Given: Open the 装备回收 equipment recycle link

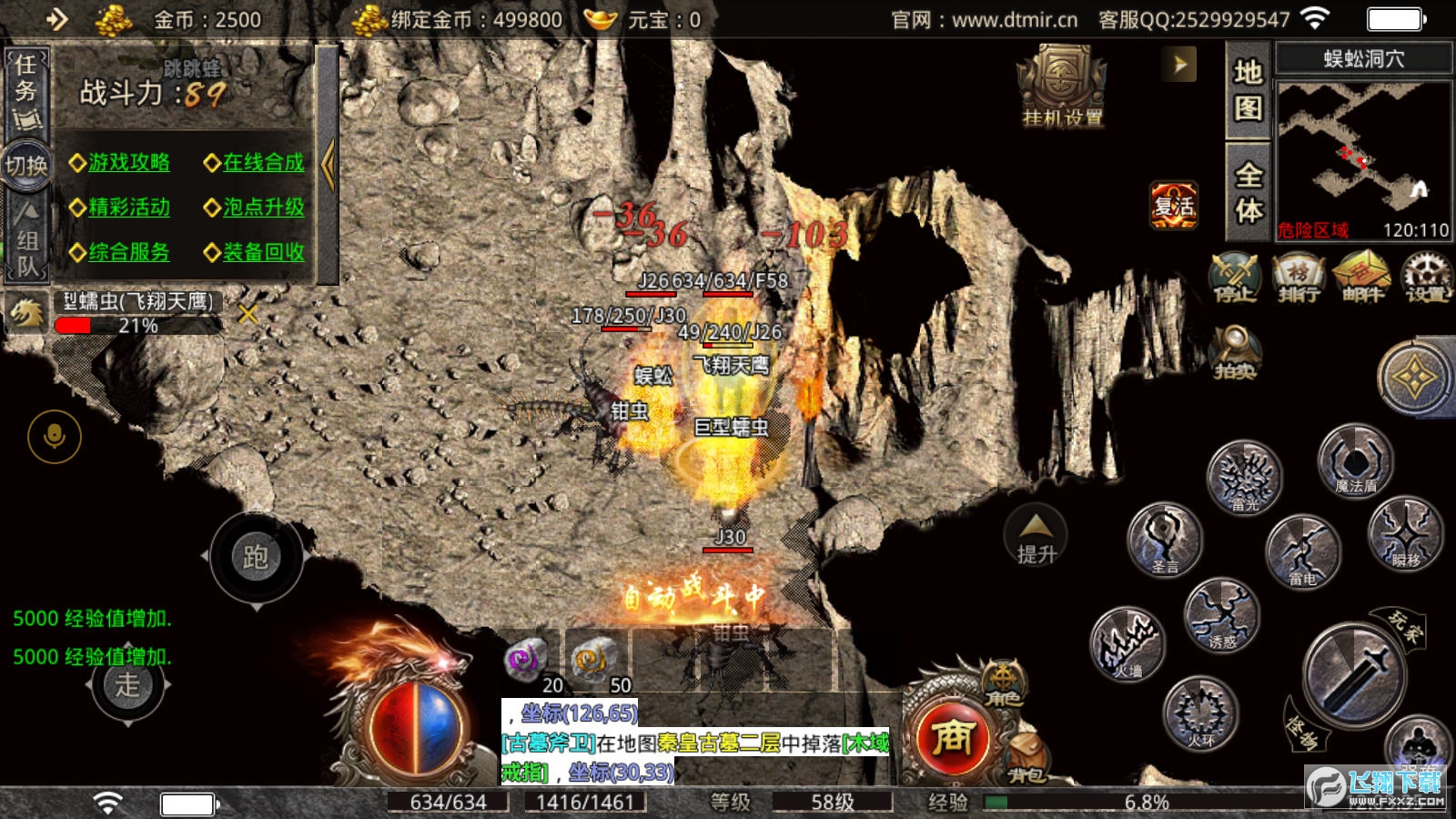Looking at the screenshot, I should [x=263, y=252].
